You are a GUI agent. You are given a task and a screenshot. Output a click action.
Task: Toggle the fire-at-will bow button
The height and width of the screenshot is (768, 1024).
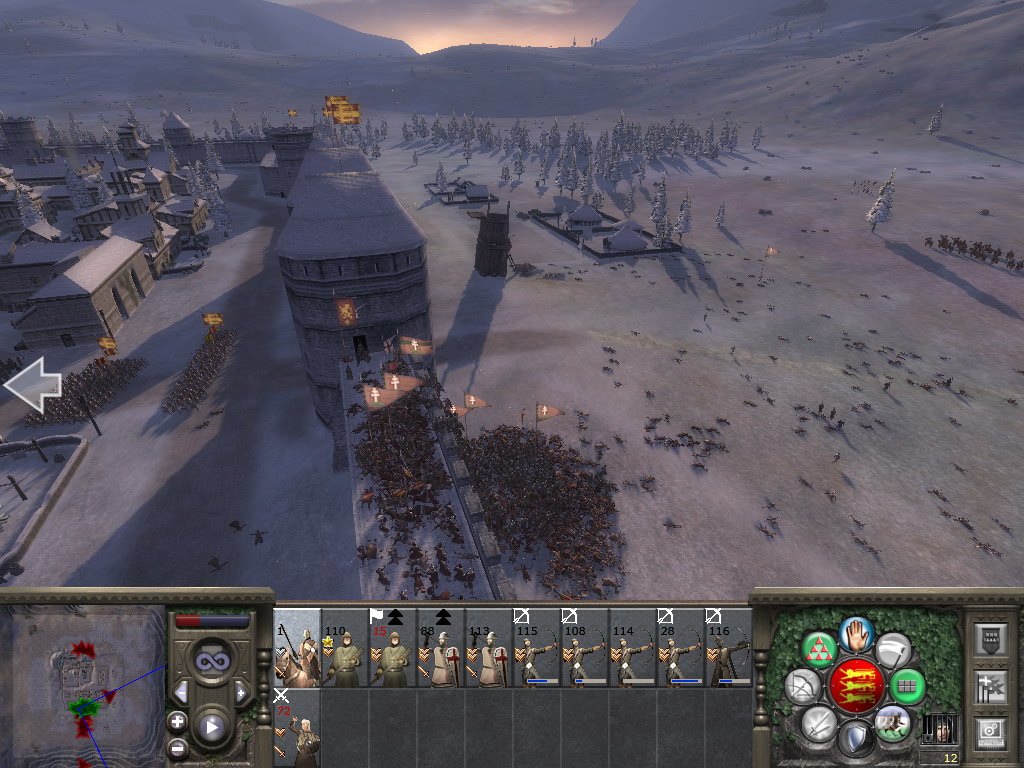click(x=802, y=686)
